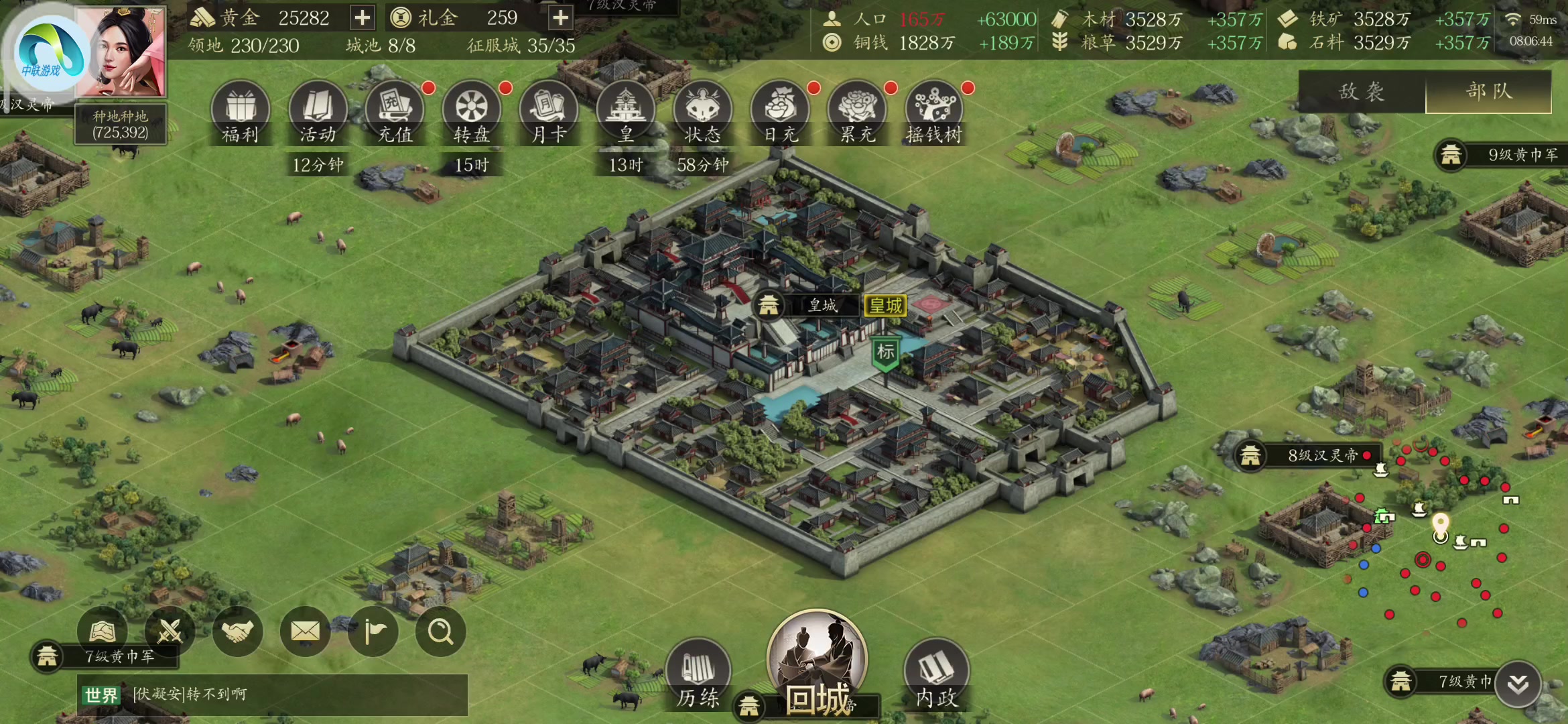Open the 累充 cumulative recharge icon
The height and width of the screenshot is (724, 1568).
tap(858, 112)
